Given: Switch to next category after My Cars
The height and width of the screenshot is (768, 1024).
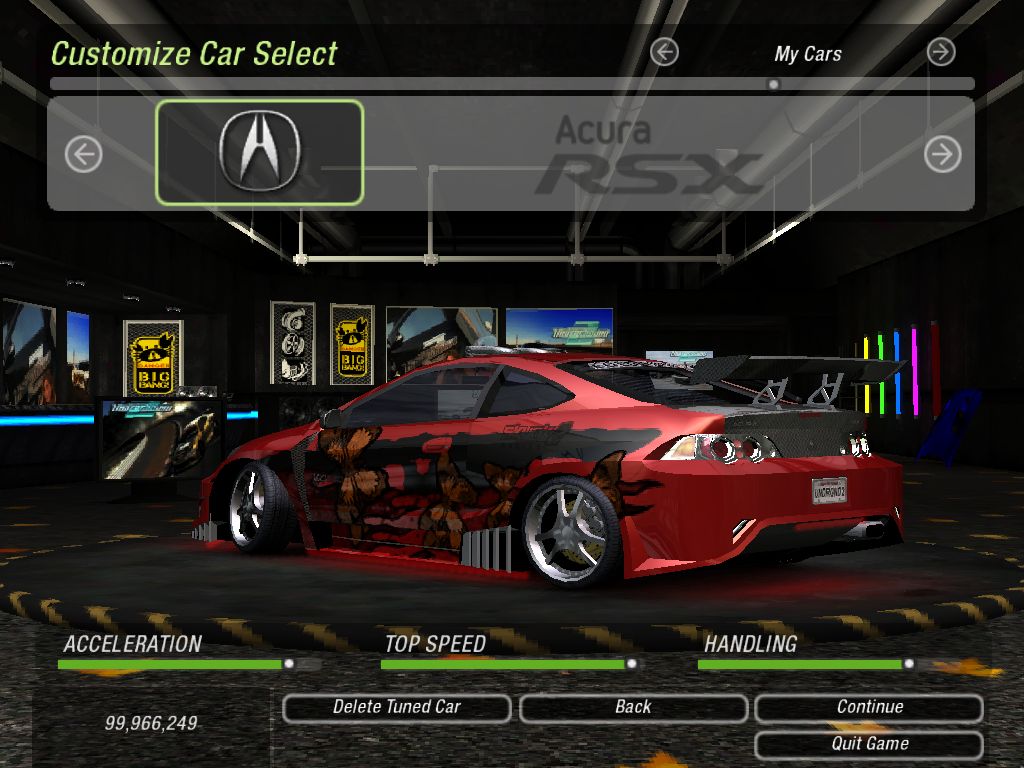Looking at the screenshot, I should 941,53.
